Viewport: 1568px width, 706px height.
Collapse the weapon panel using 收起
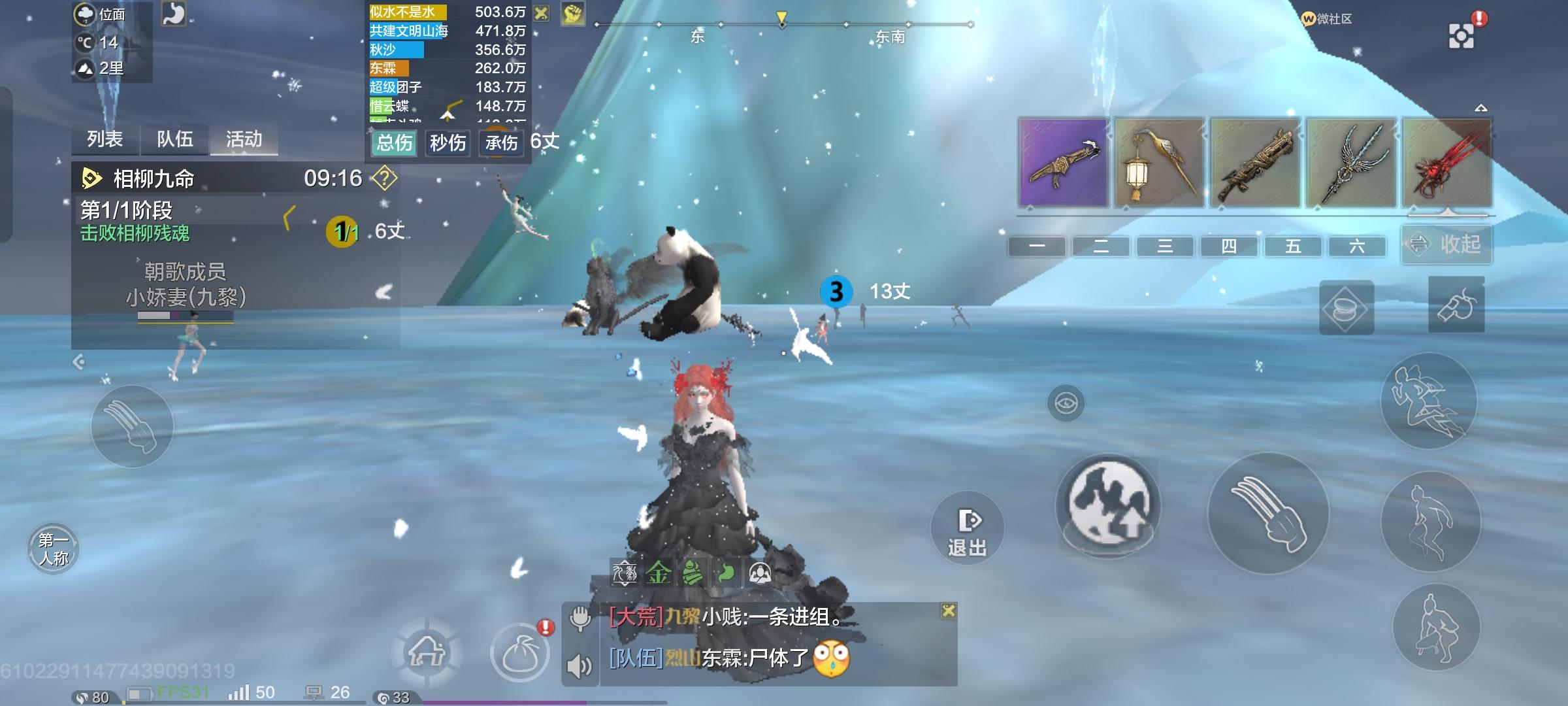point(1446,246)
